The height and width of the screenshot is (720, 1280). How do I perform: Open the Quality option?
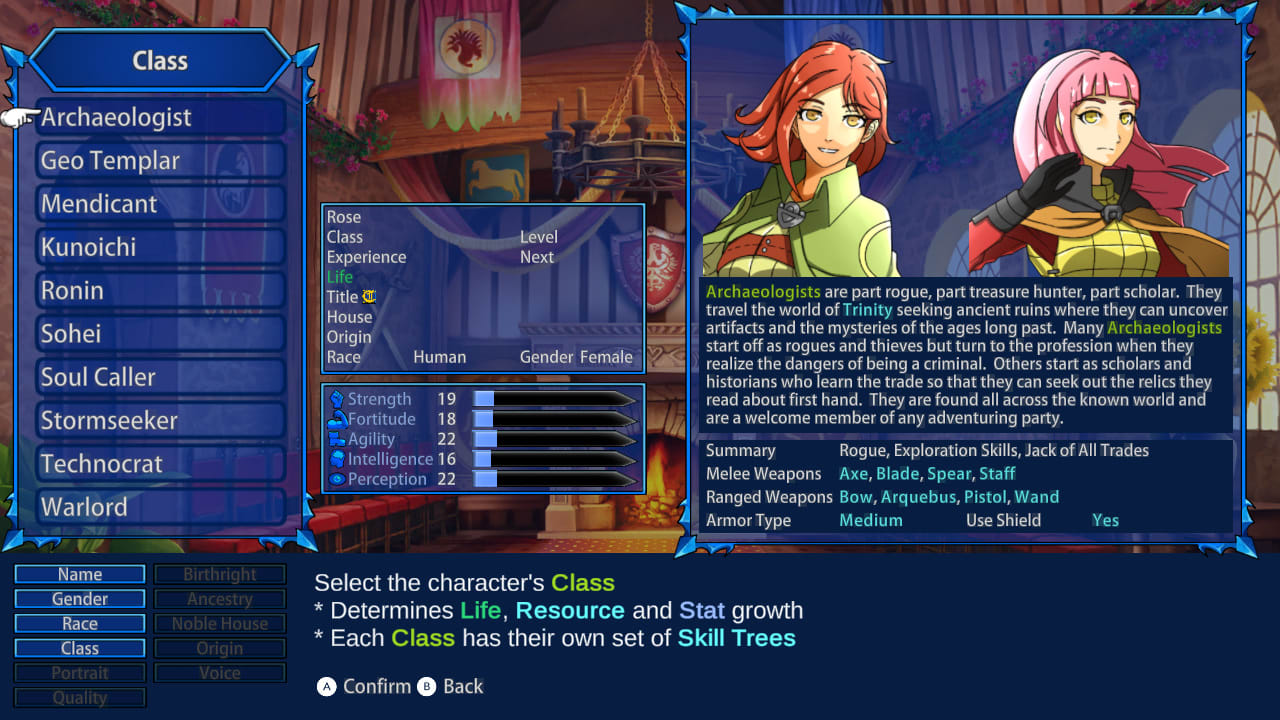coord(79,697)
